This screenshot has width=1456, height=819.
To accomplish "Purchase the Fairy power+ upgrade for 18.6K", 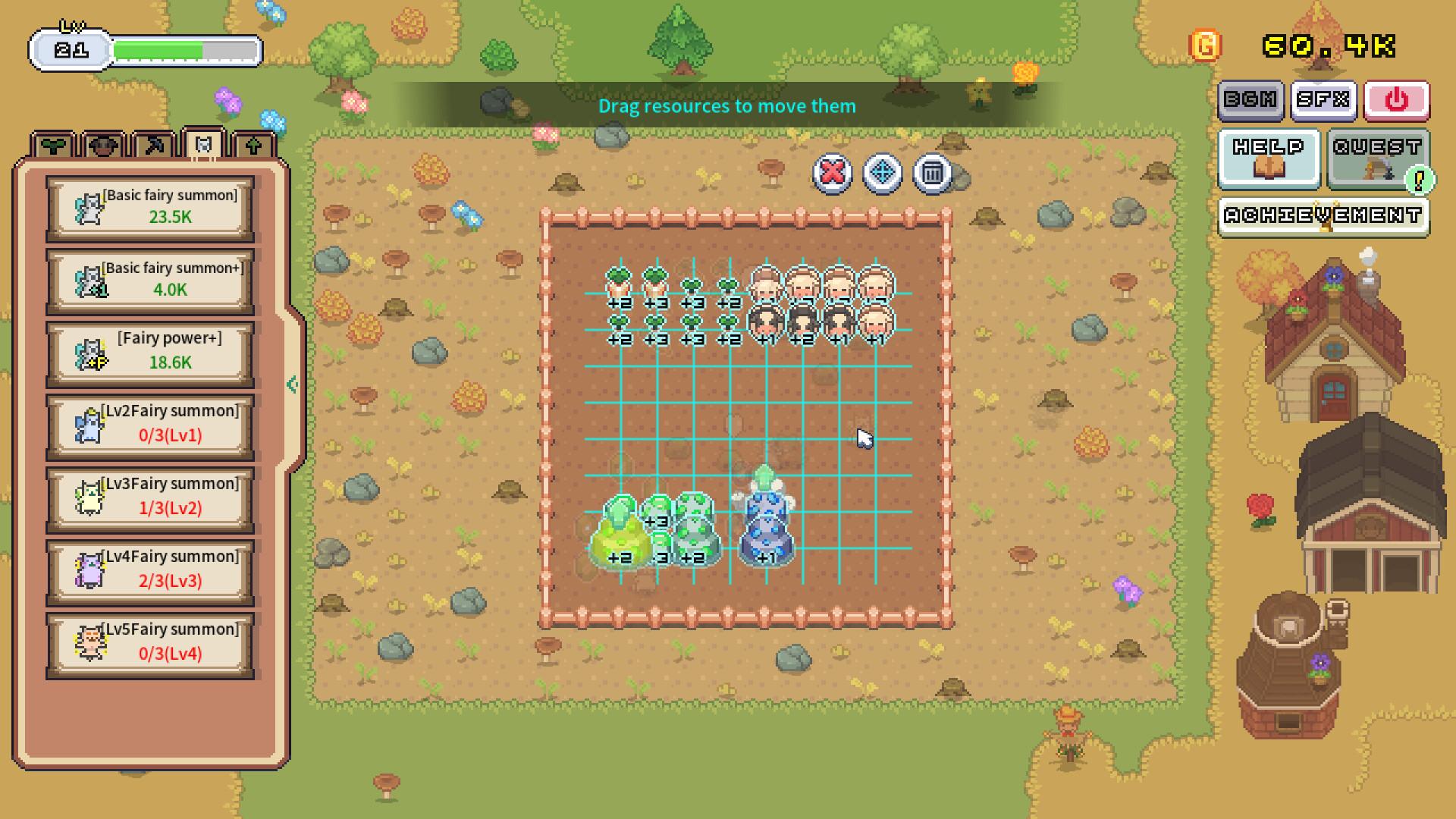I will click(x=149, y=350).
